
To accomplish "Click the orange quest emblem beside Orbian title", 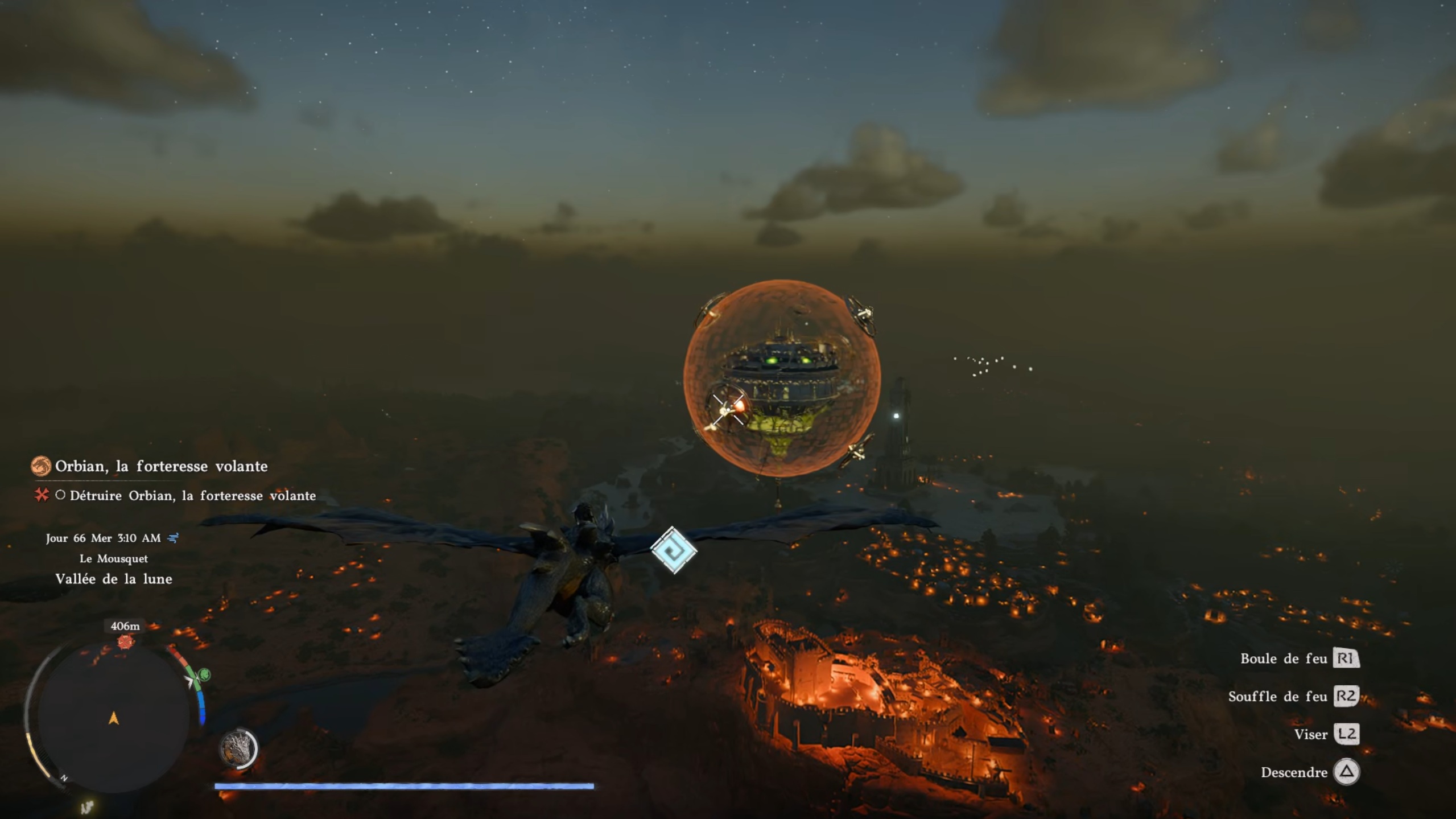I will 41,466.
